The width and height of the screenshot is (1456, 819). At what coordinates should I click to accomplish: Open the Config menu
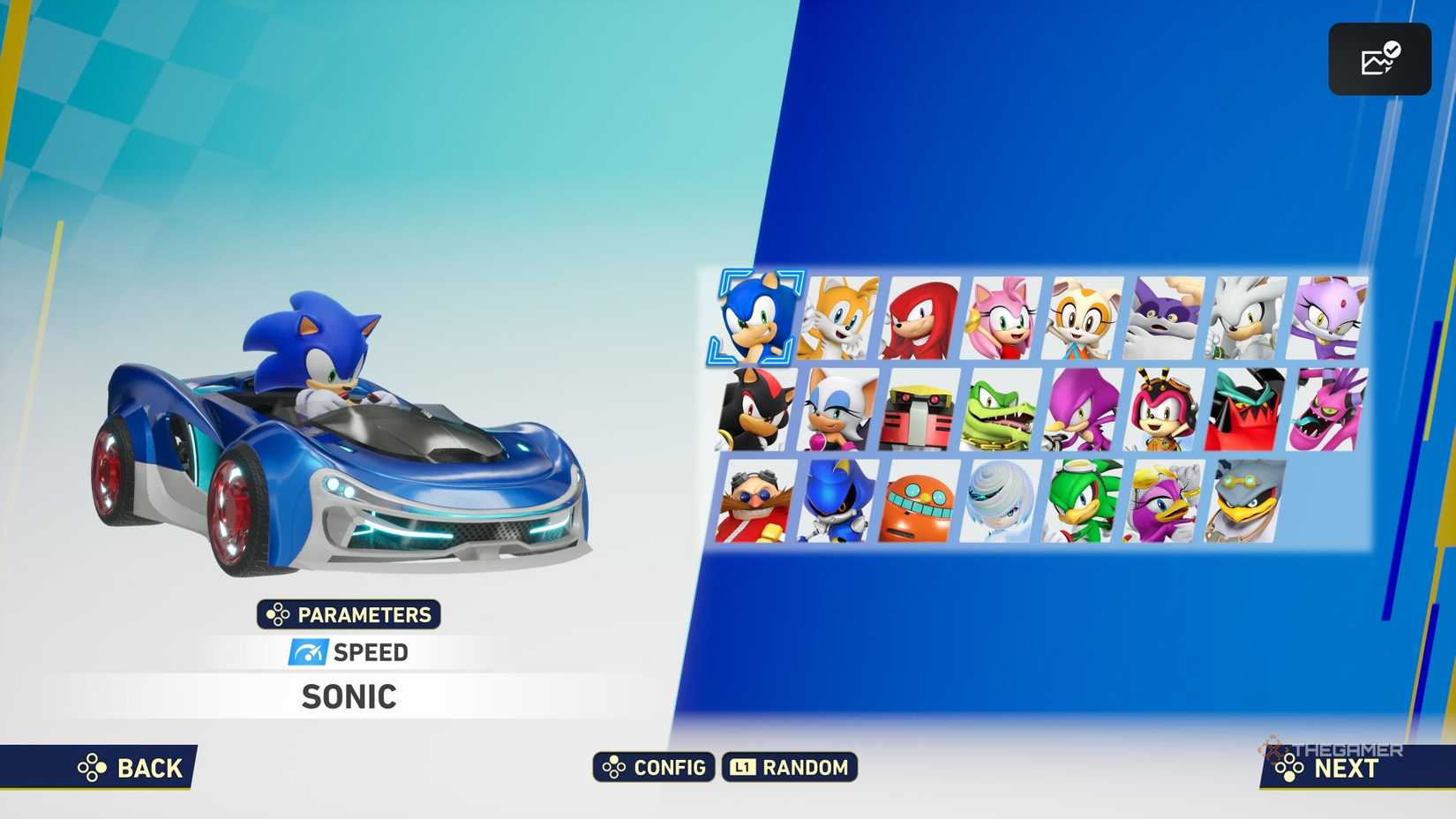tap(653, 768)
